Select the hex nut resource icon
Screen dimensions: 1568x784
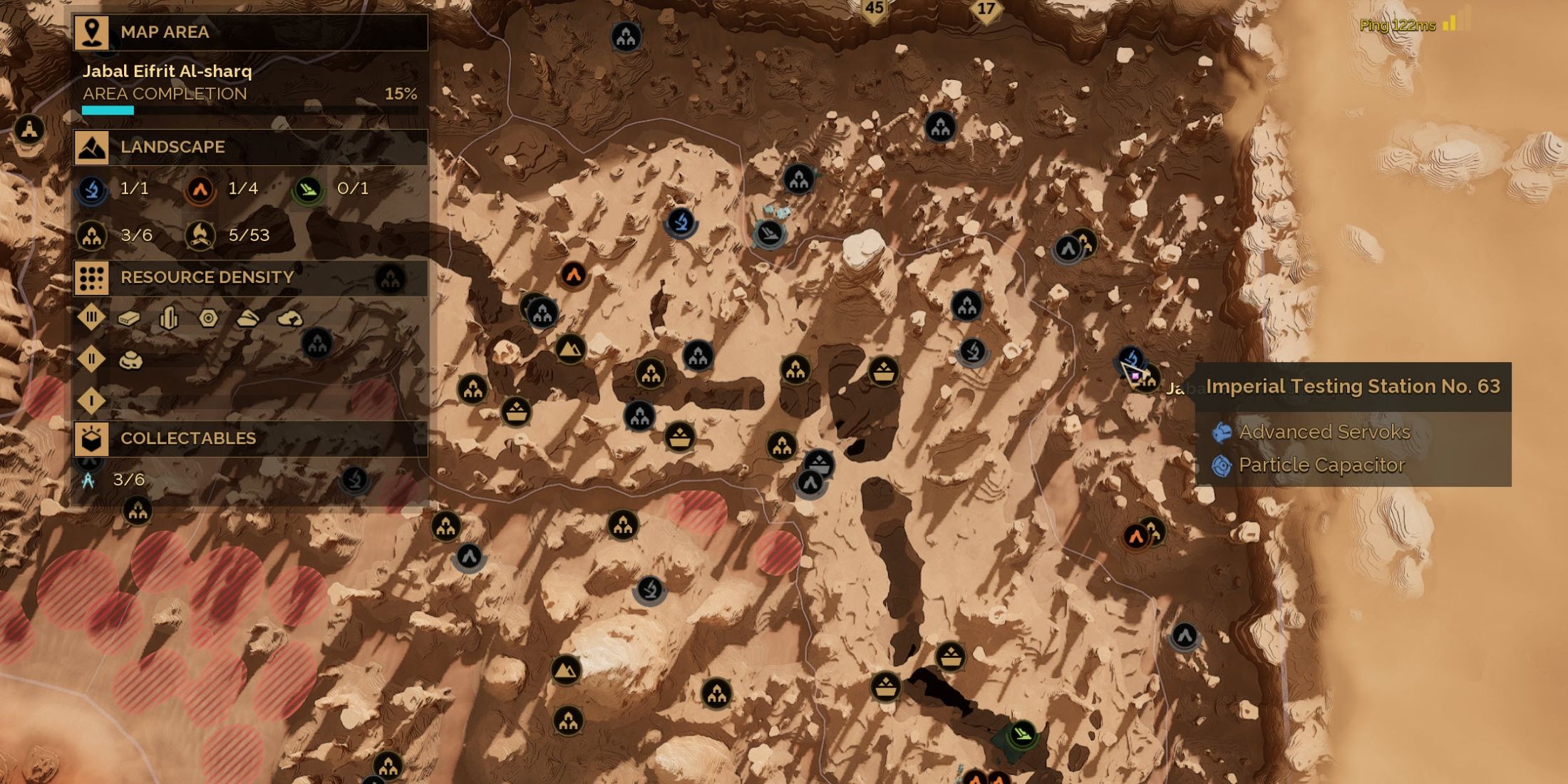pyautogui.click(x=208, y=318)
